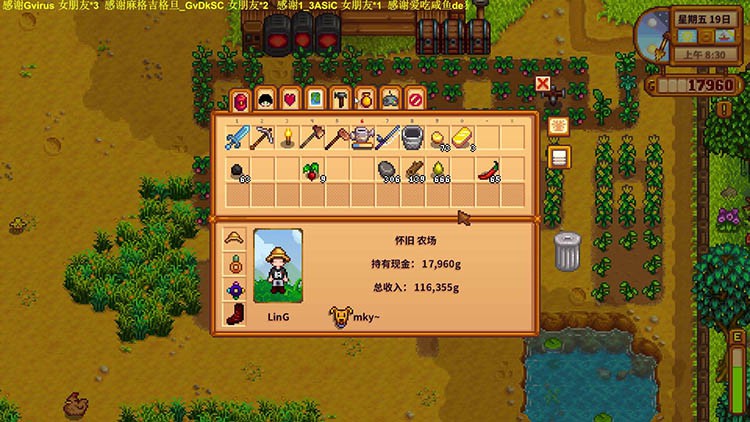Switch to the Collections tab
The height and width of the screenshot is (422, 750).
pos(365,99)
